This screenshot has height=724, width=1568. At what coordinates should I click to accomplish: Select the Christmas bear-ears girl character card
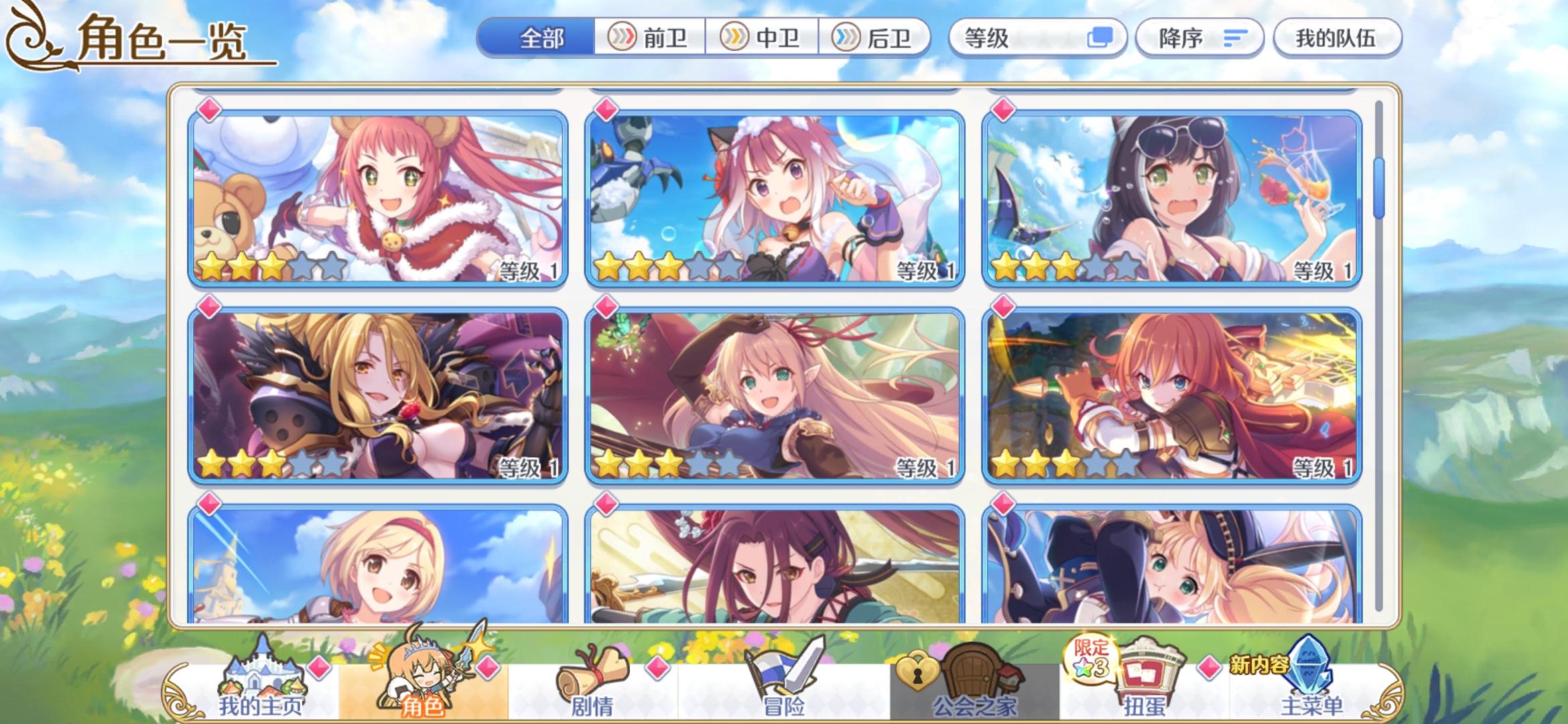(375, 194)
